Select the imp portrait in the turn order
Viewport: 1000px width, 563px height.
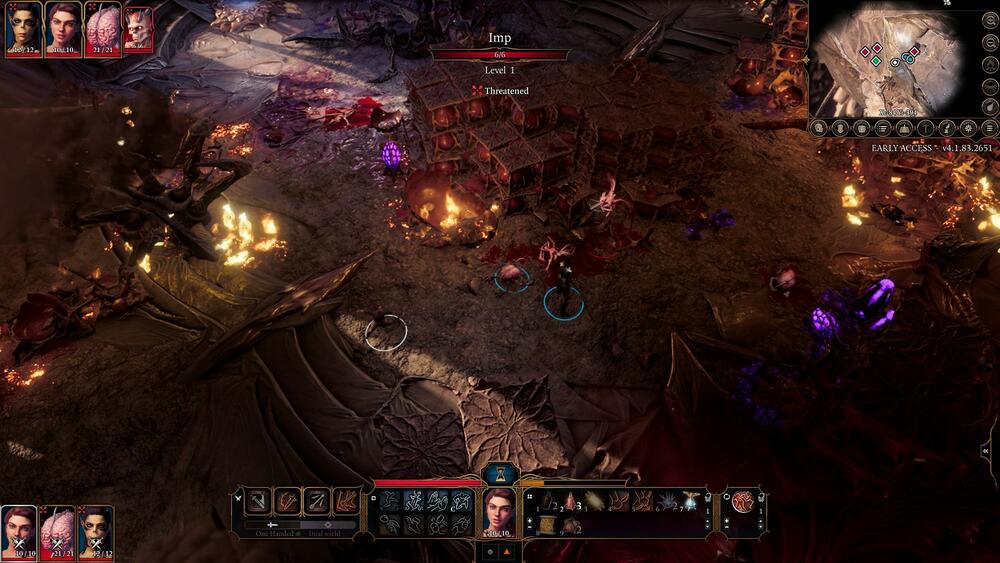pyautogui.click(x=139, y=28)
